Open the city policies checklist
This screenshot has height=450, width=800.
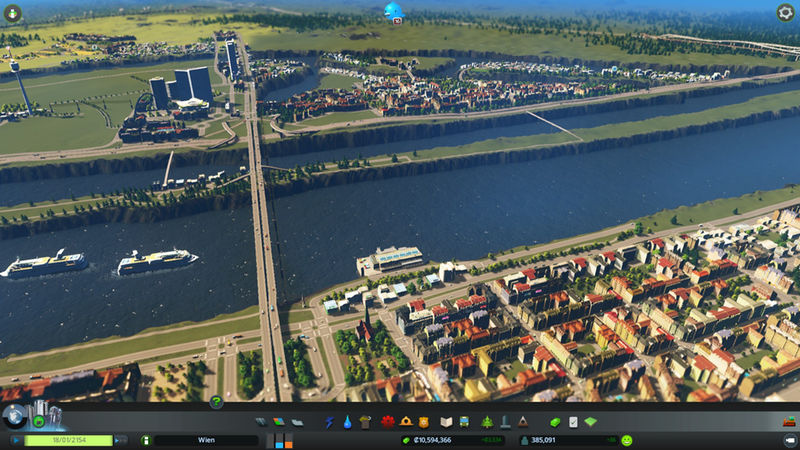[x=573, y=422]
